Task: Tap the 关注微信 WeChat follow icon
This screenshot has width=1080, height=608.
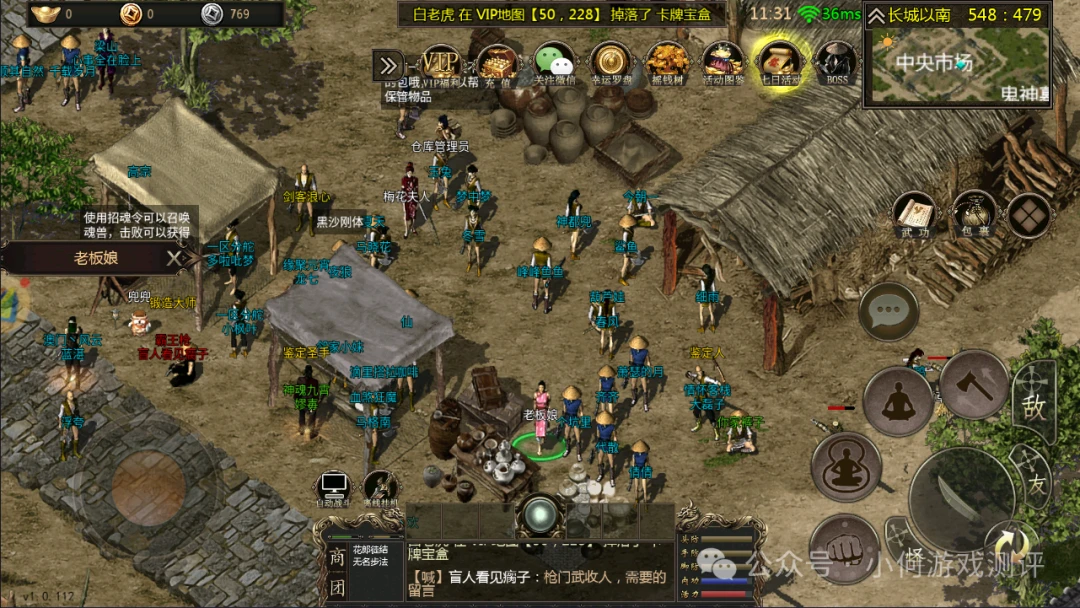Action: pos(554,62)
